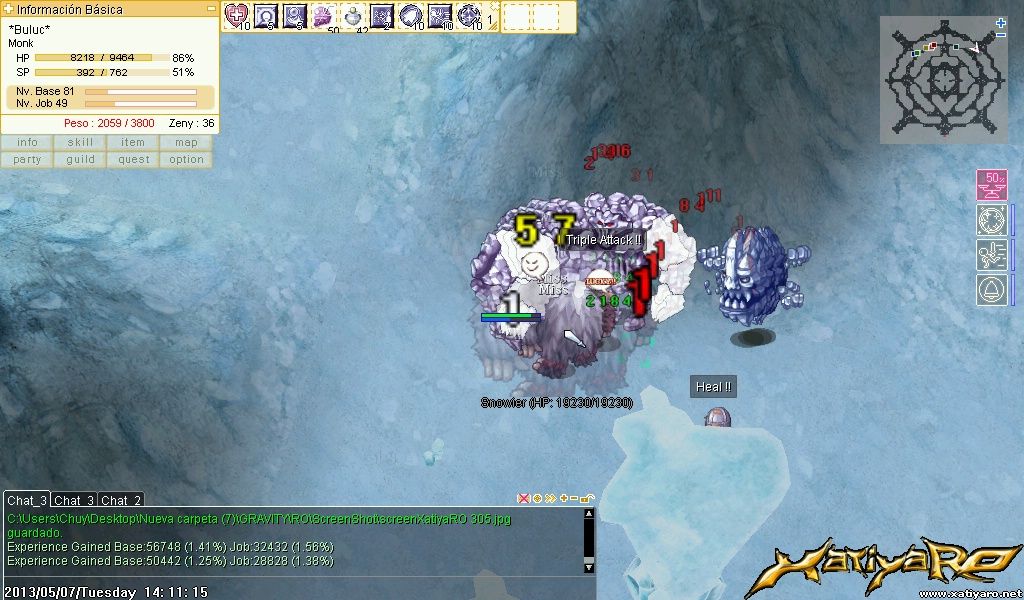Open the item inventory button

pyautogui.click(x=133, y=143)
